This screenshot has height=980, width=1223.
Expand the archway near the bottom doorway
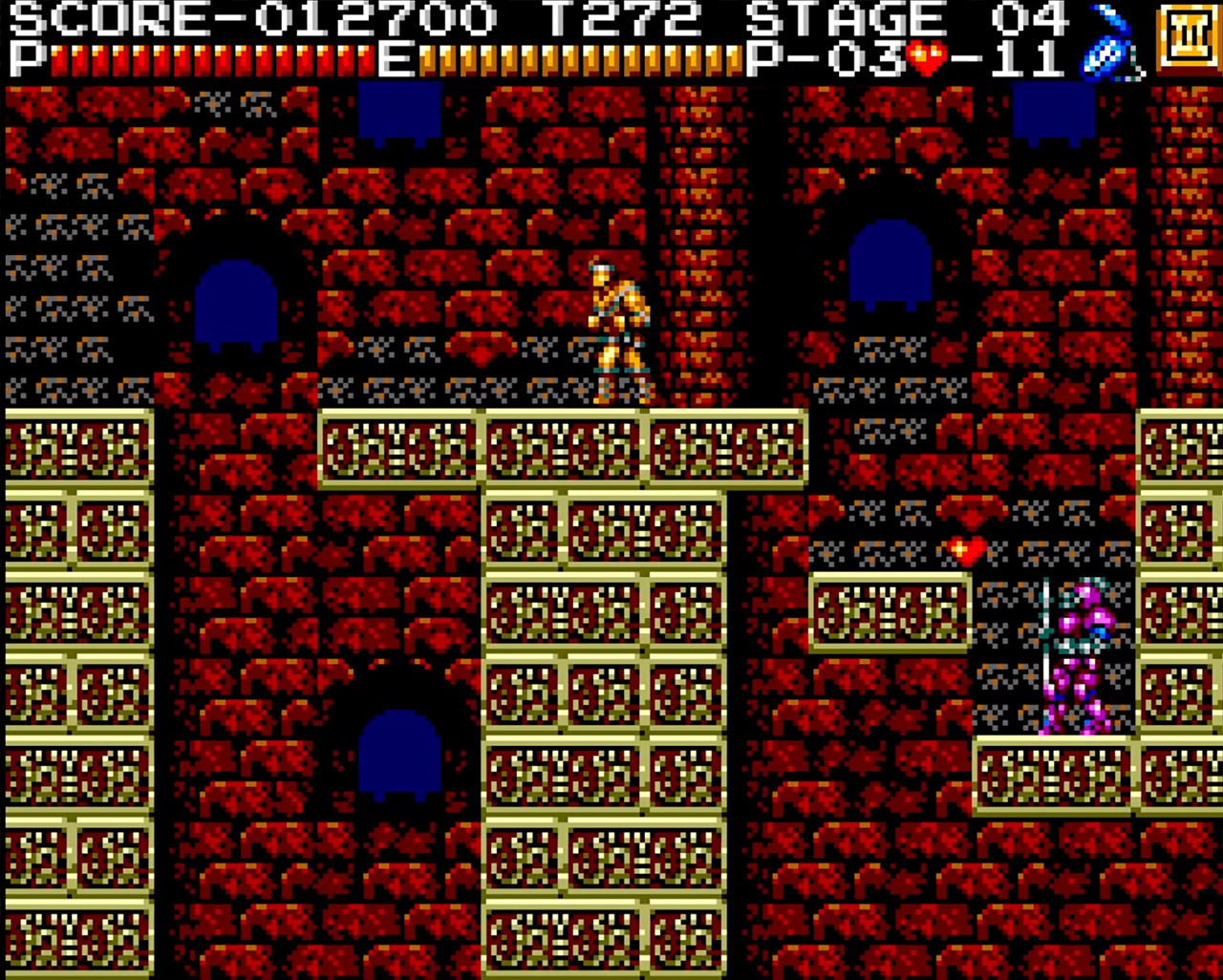coord(401,755)
